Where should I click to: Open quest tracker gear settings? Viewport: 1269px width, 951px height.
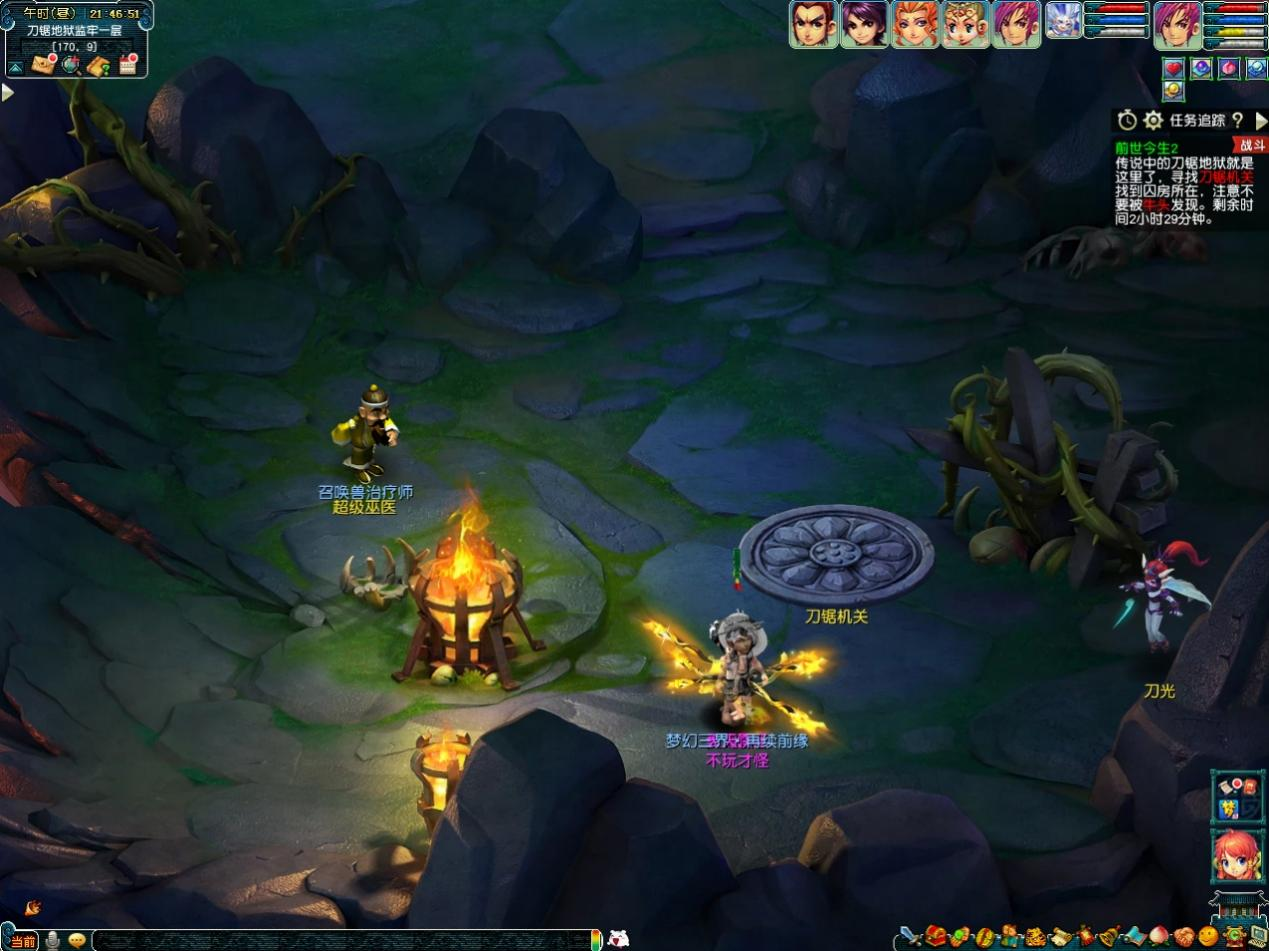click(x=1153, y=121)
